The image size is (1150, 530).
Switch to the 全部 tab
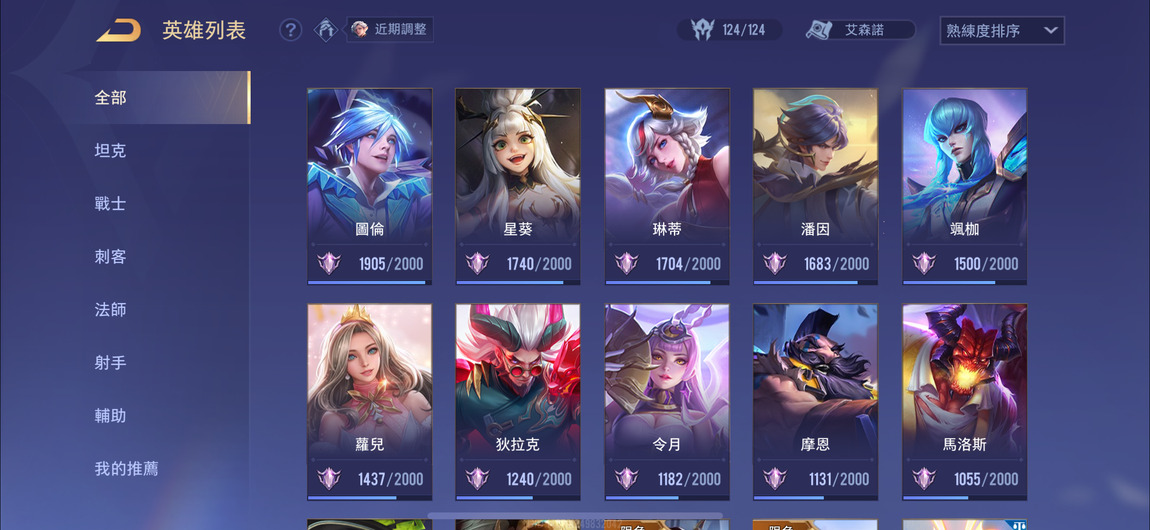click(x=111, y=97)
